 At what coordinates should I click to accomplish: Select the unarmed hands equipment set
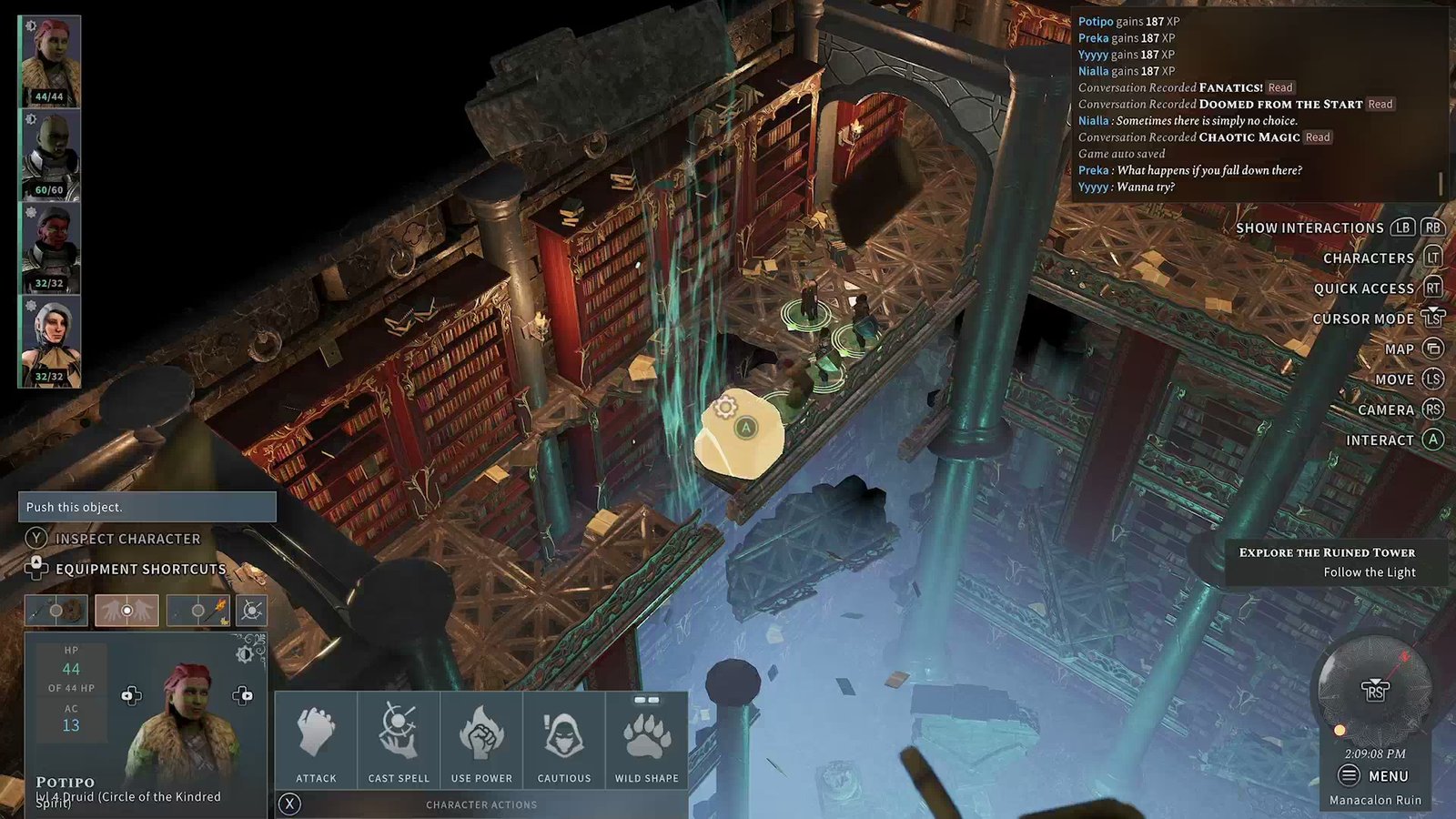tap(126, 611)
